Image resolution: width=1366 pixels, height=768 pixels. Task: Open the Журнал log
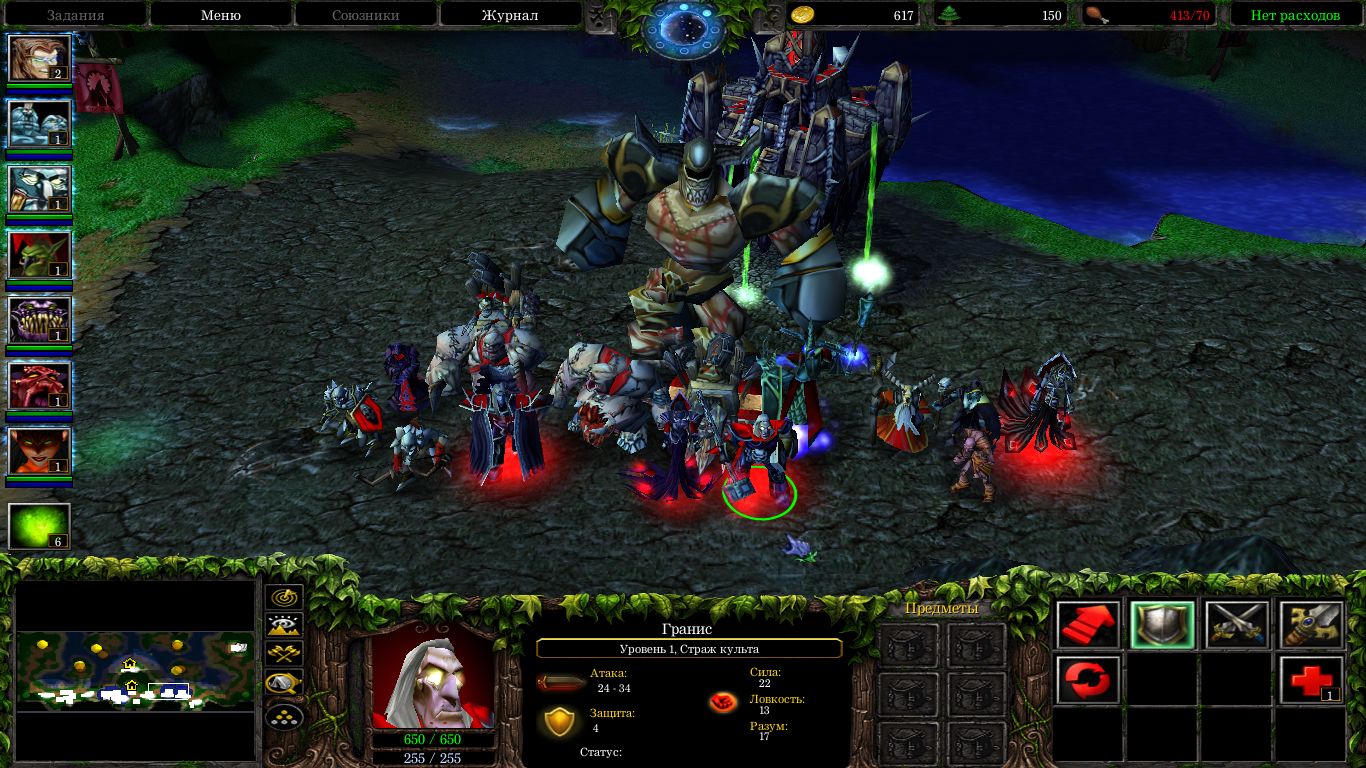510,15
